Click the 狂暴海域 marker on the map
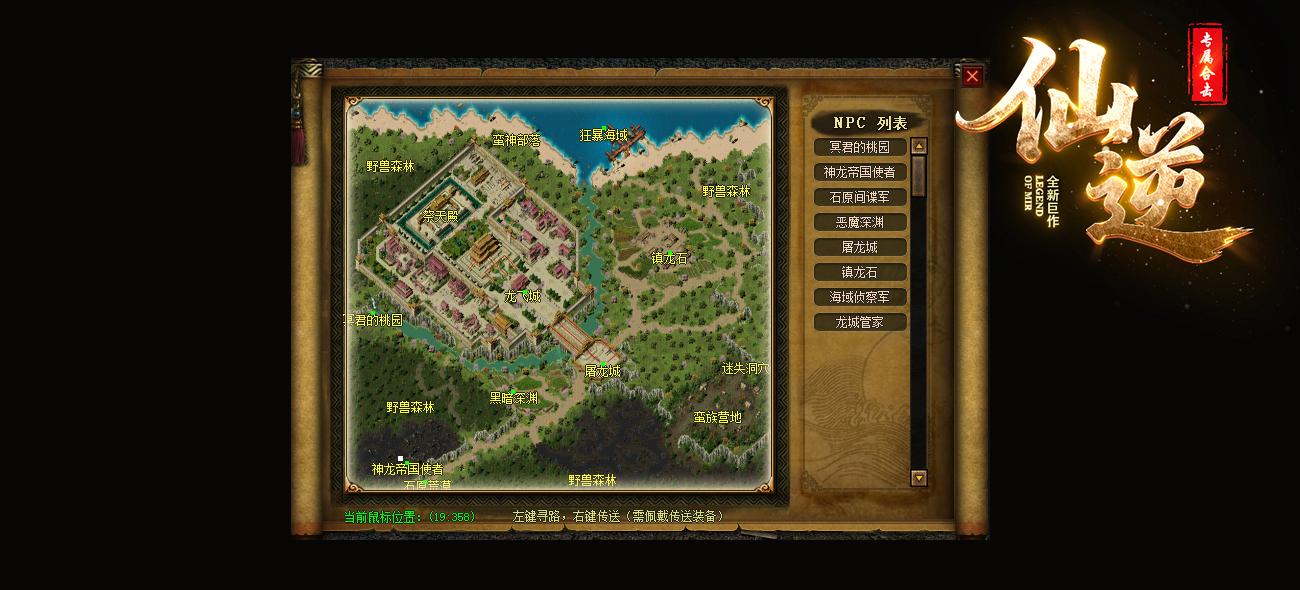 click(x=604, y=135)
